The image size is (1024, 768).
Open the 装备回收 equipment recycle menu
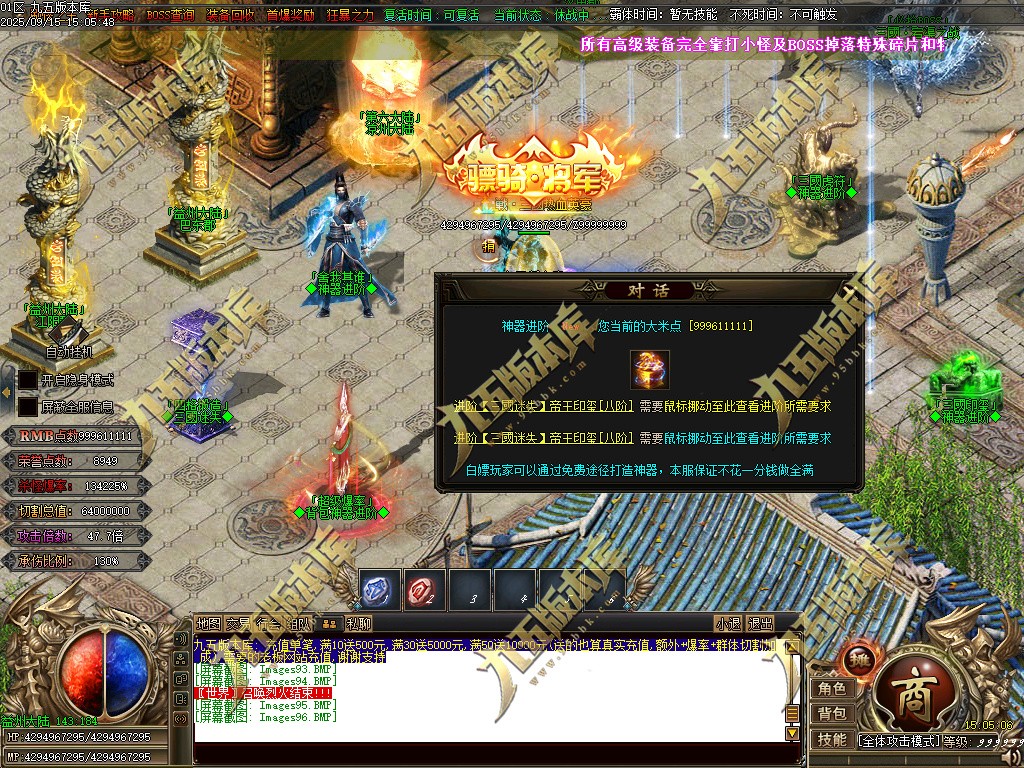tap(231, 16)
